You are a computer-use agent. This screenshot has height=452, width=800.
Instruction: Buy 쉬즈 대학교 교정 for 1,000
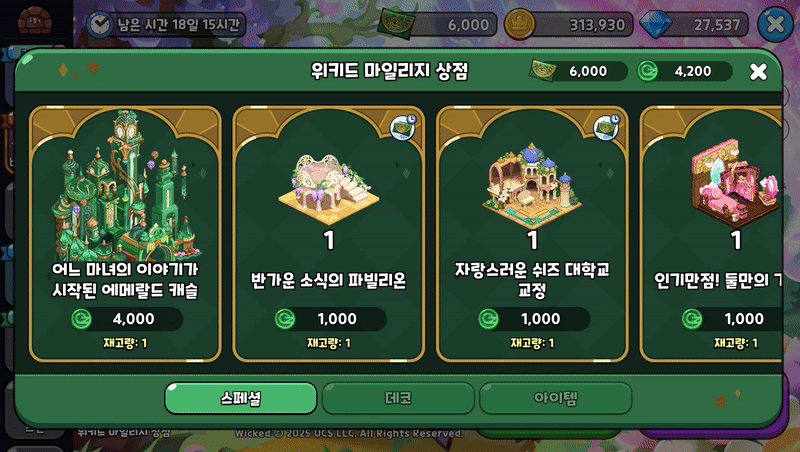532,319
